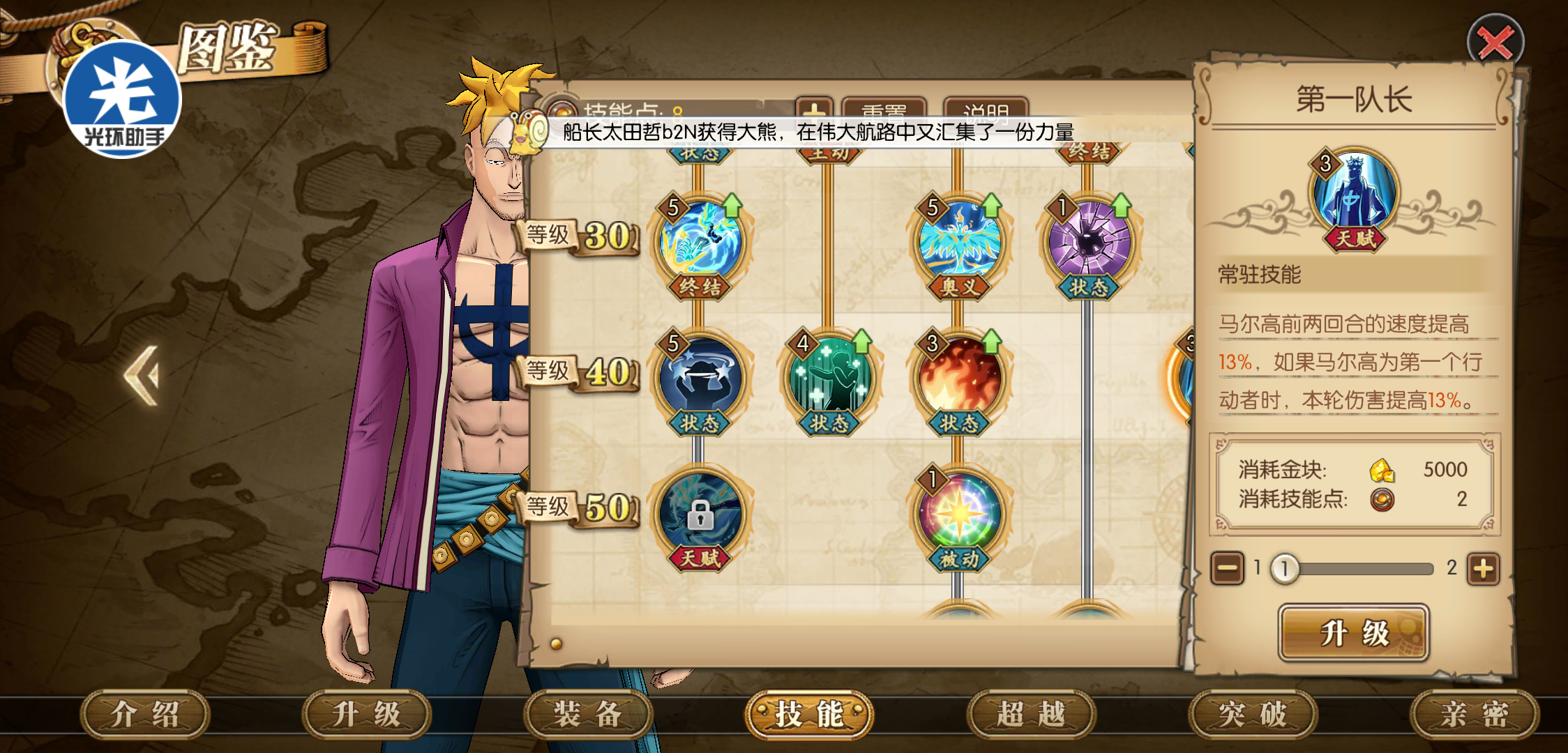
Task: Pick the green silhouette 状态 skill
Action: point(829,378)
